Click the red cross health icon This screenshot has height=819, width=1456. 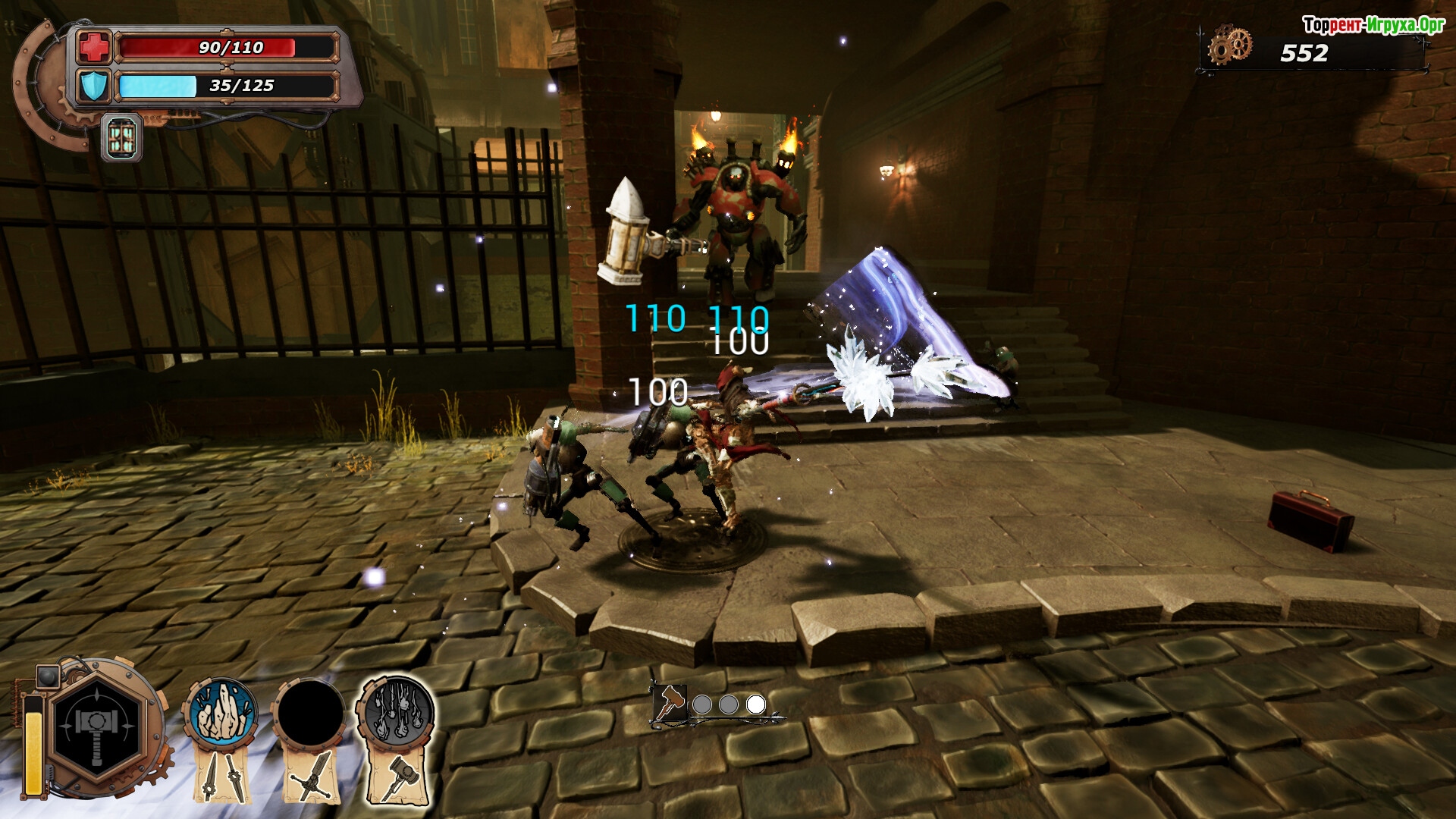(x=95, y=47)
